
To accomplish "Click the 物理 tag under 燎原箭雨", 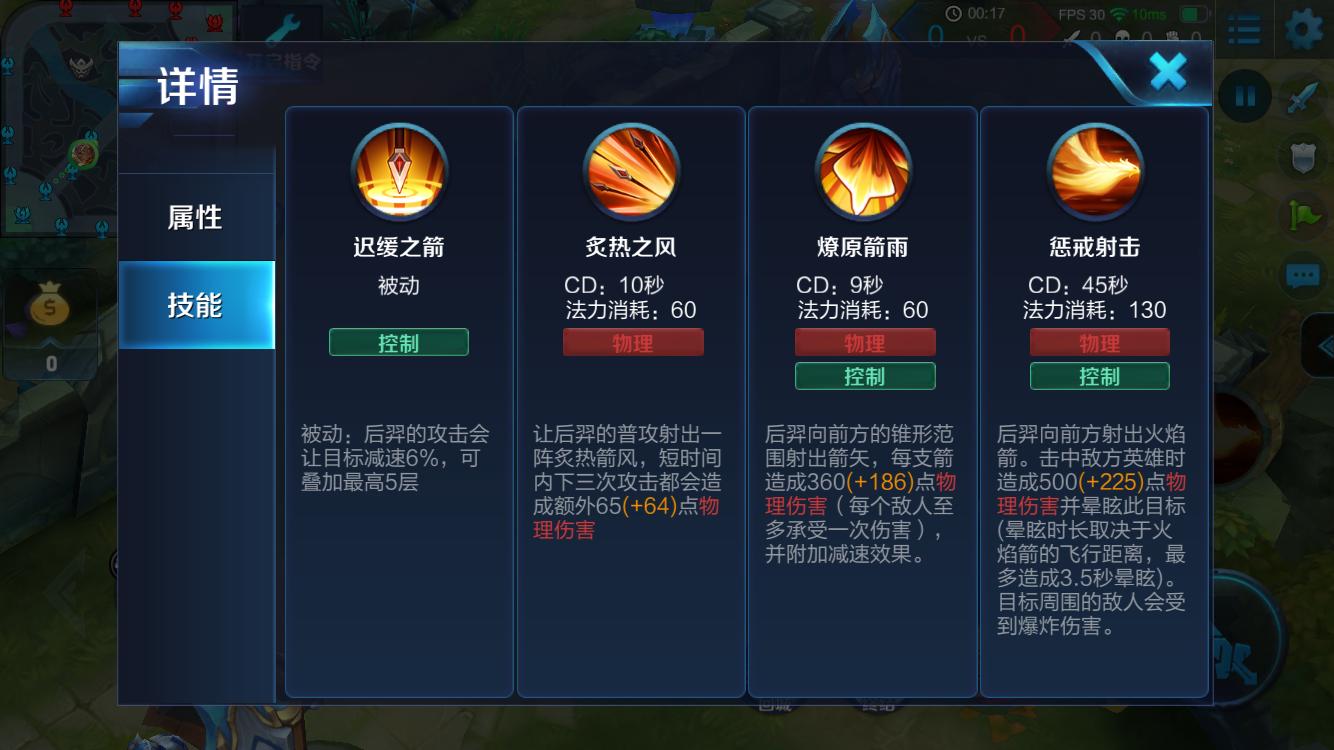I will pyautogui.click(x=864, y=341).
